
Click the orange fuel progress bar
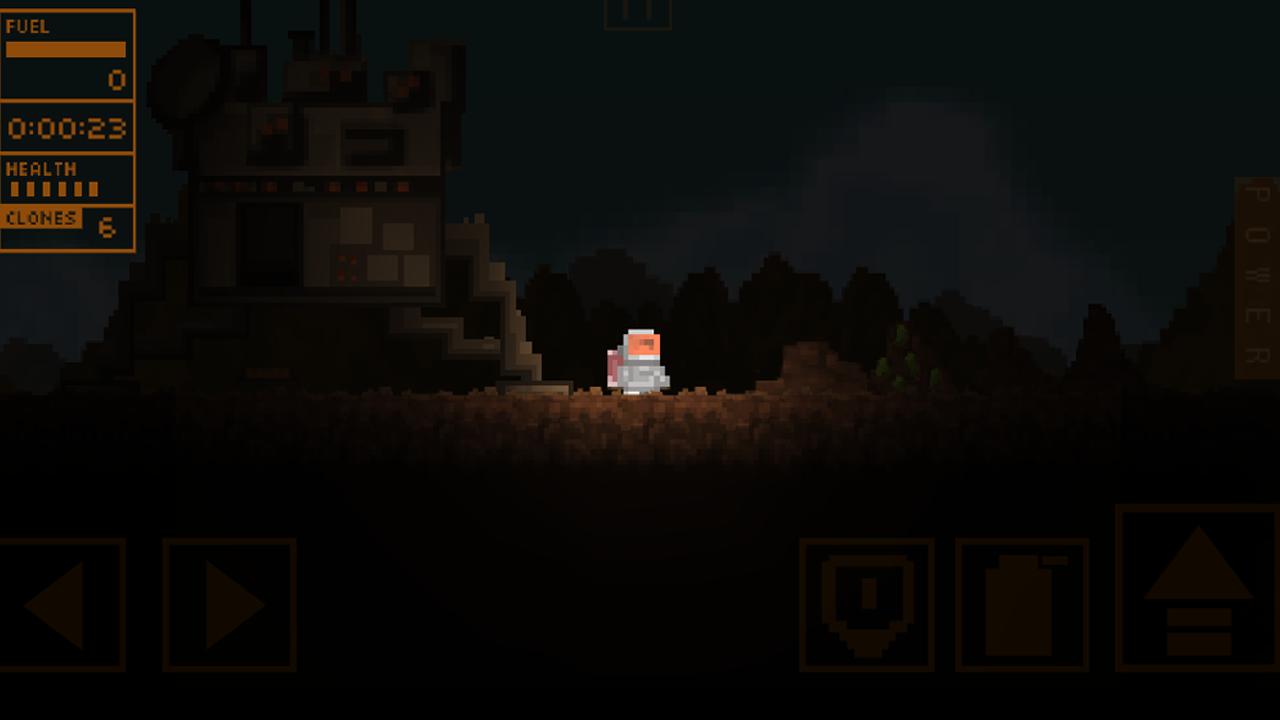[65, 47]
